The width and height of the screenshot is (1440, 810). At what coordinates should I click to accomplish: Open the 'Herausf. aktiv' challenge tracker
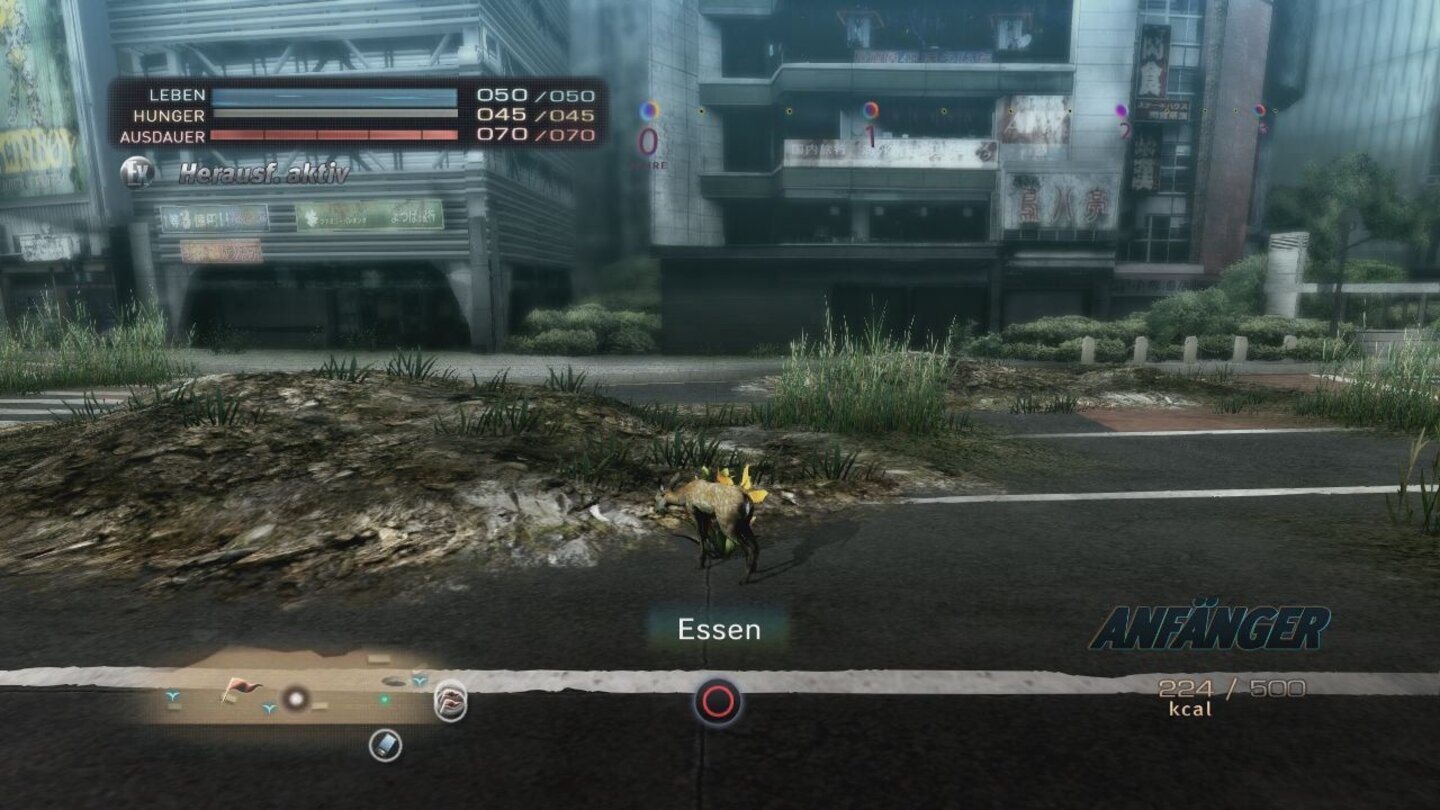(x=264, y=174)
